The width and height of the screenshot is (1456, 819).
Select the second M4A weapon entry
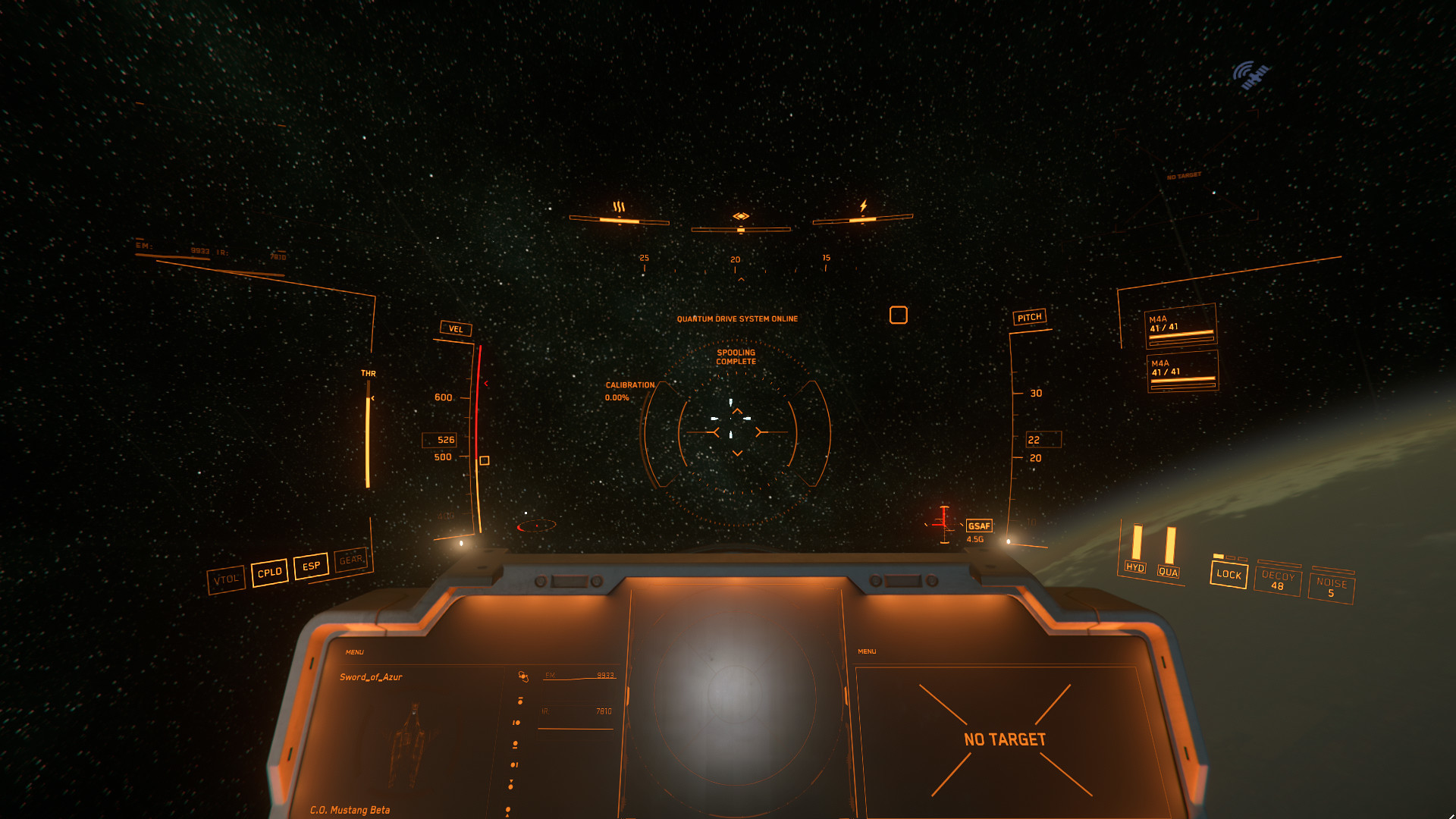tap(1182, 371)
